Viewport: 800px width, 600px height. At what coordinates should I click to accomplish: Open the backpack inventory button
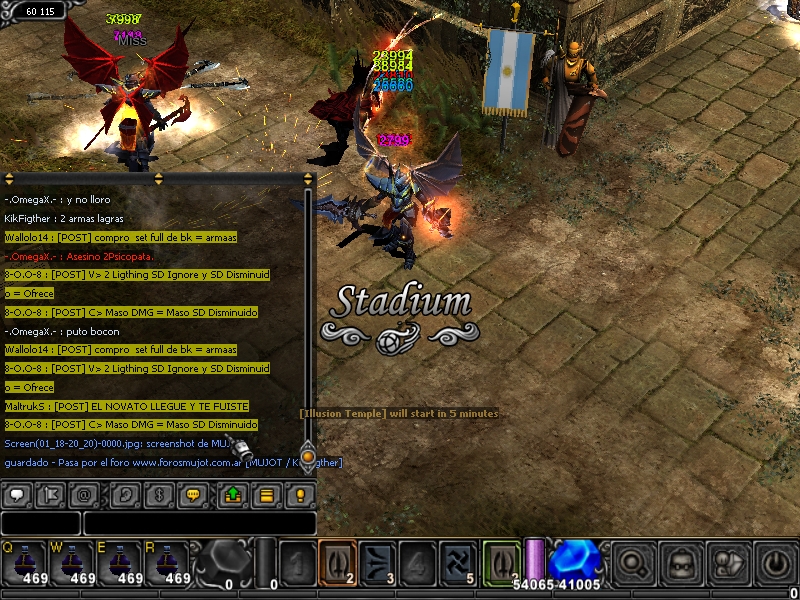[x=682, y=562]
